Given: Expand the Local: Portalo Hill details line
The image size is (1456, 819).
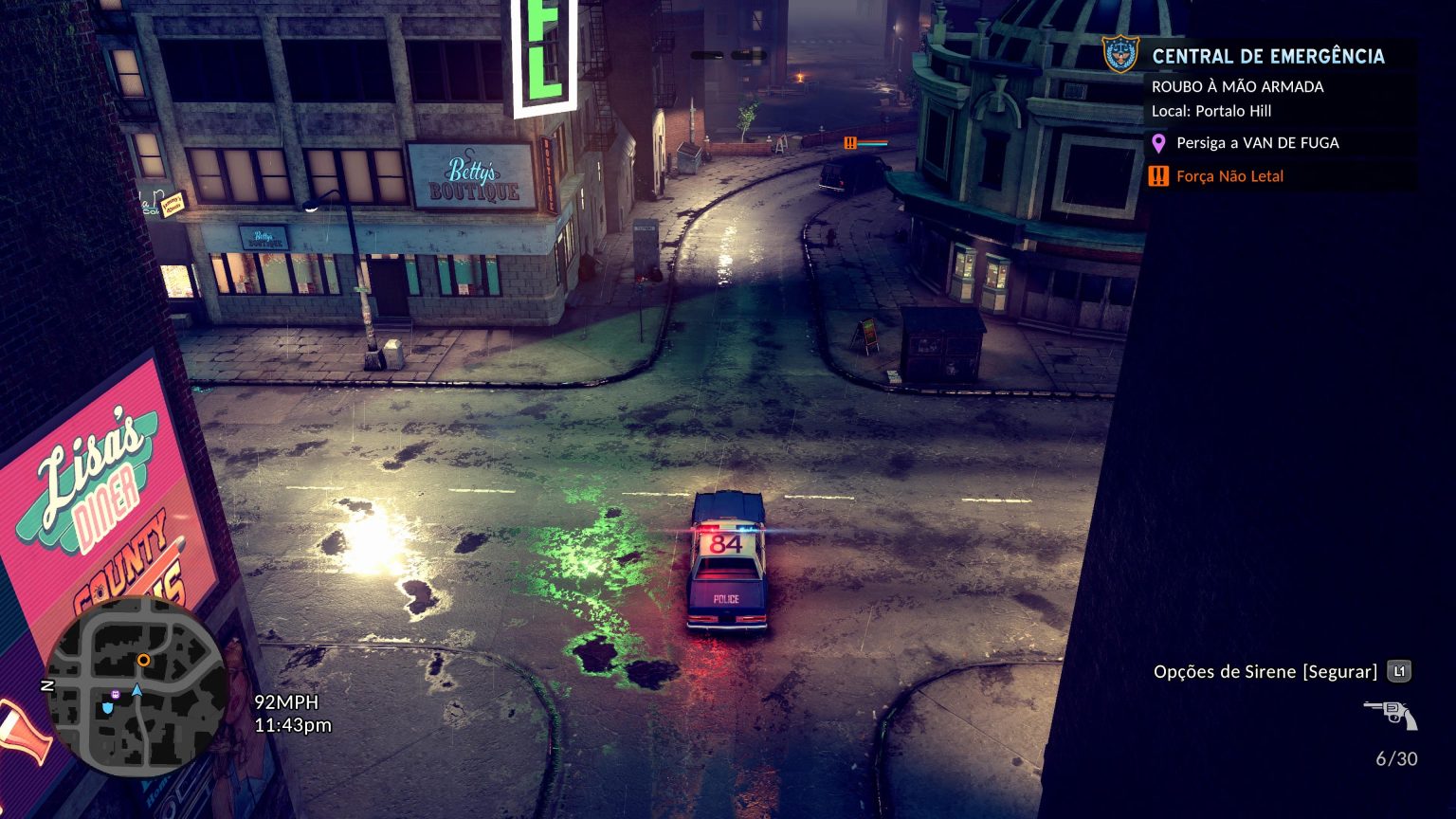Looking at the screenshot, I should point(1211,111).
